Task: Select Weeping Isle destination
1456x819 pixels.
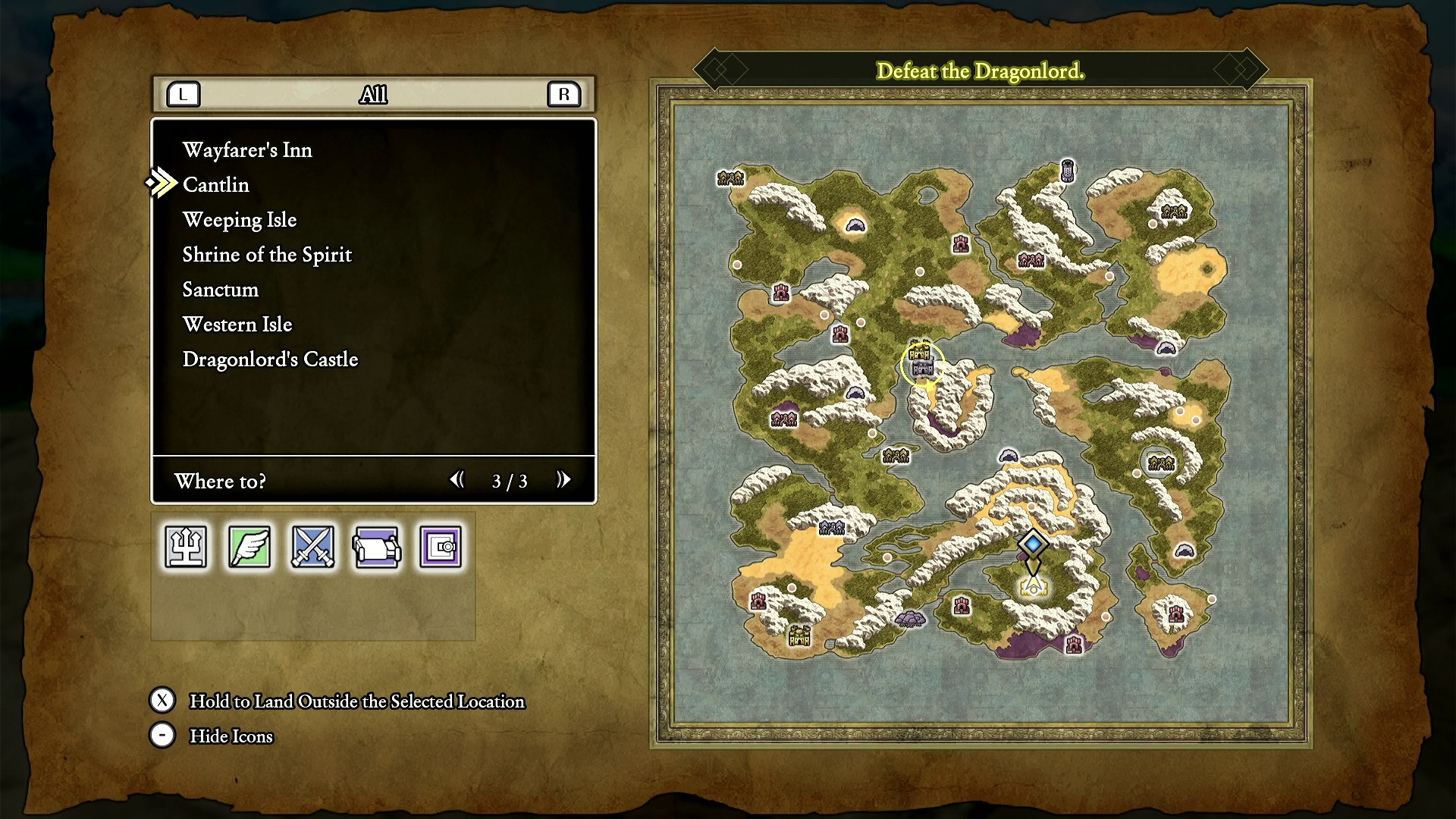Action: point(240,220)
